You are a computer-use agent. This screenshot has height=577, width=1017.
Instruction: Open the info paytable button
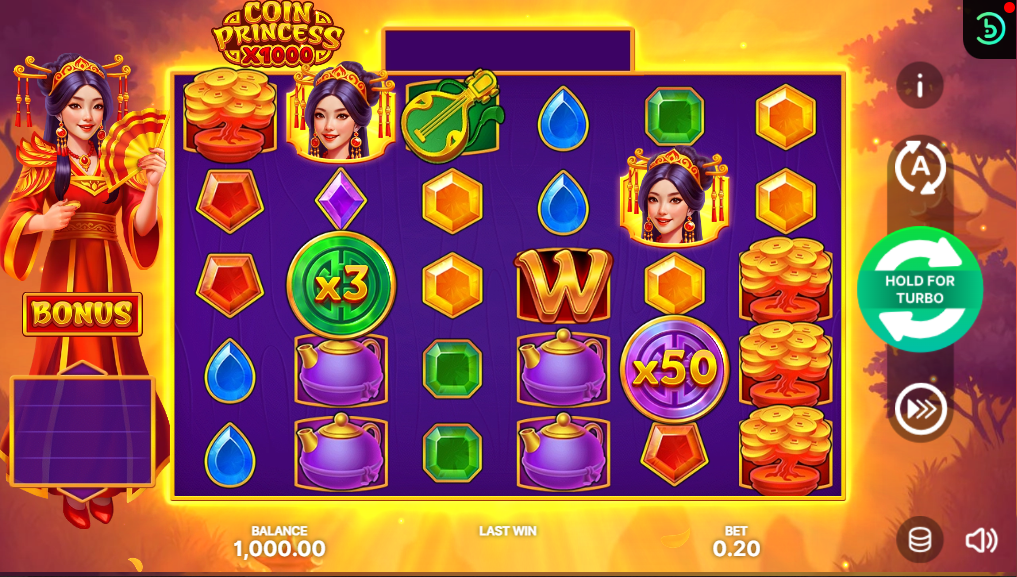[x=919, y=86]
